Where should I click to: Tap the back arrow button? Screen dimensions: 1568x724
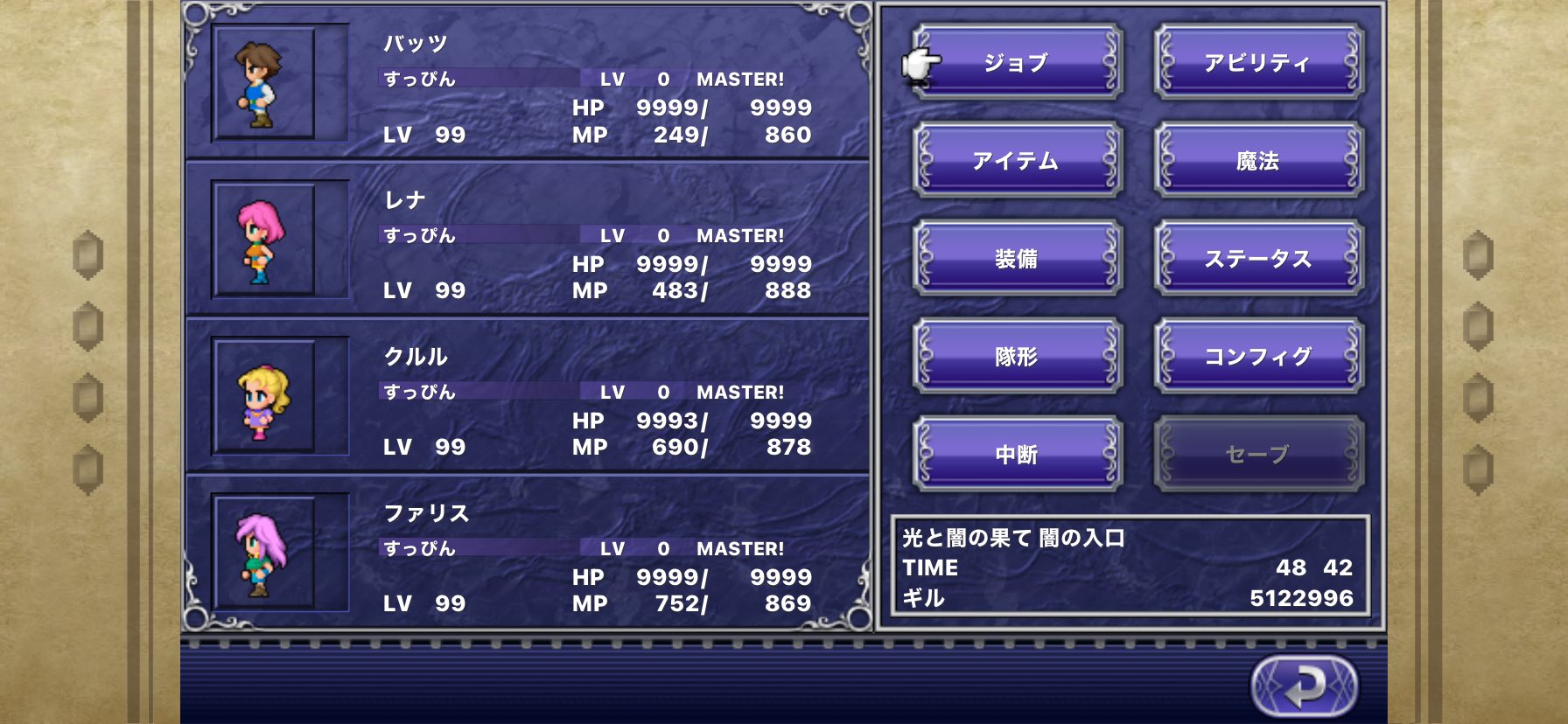click(1304, 686)
